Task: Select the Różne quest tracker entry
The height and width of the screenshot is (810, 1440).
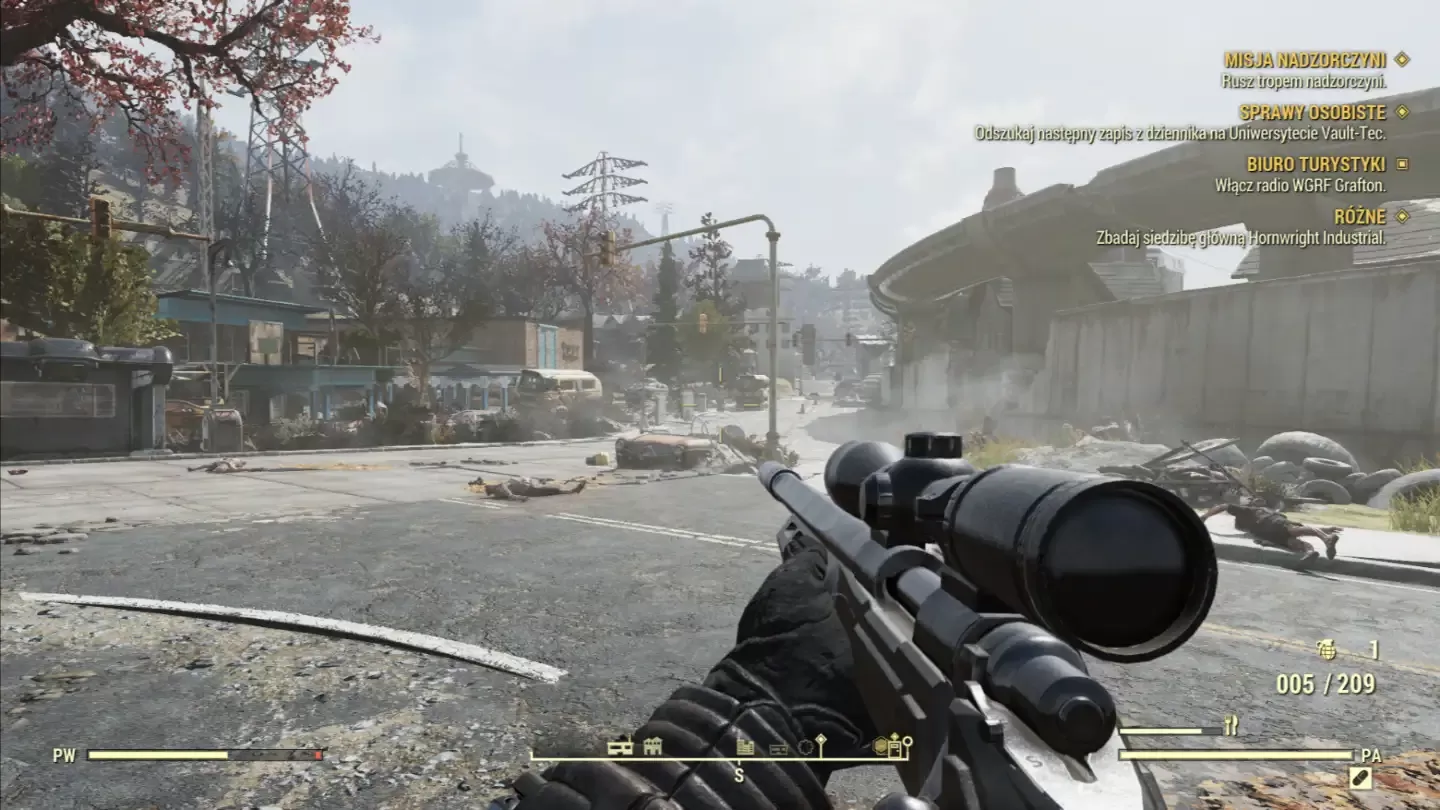Action: [1360, 216]
